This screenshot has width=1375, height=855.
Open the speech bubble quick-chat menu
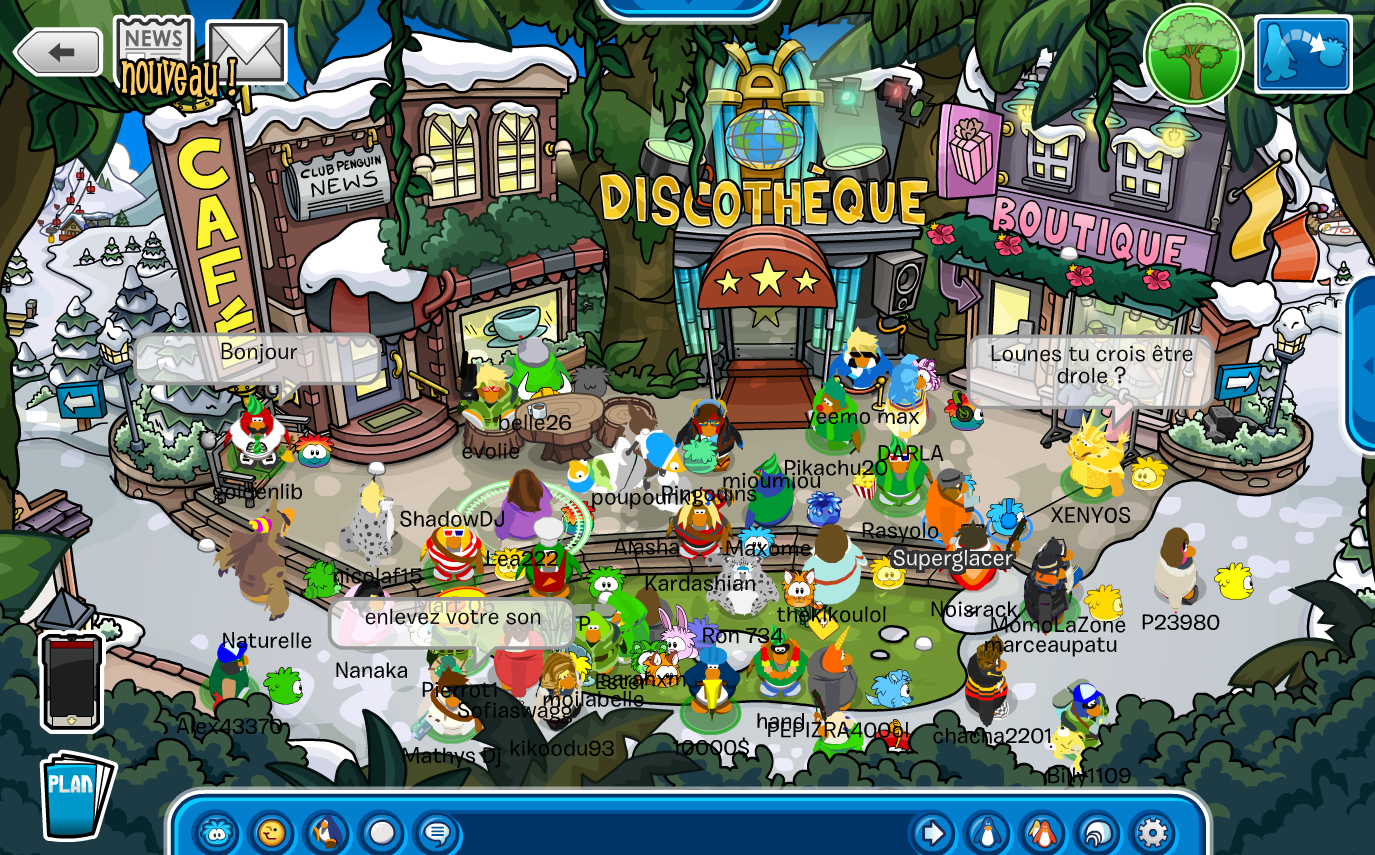pos(436,832)
